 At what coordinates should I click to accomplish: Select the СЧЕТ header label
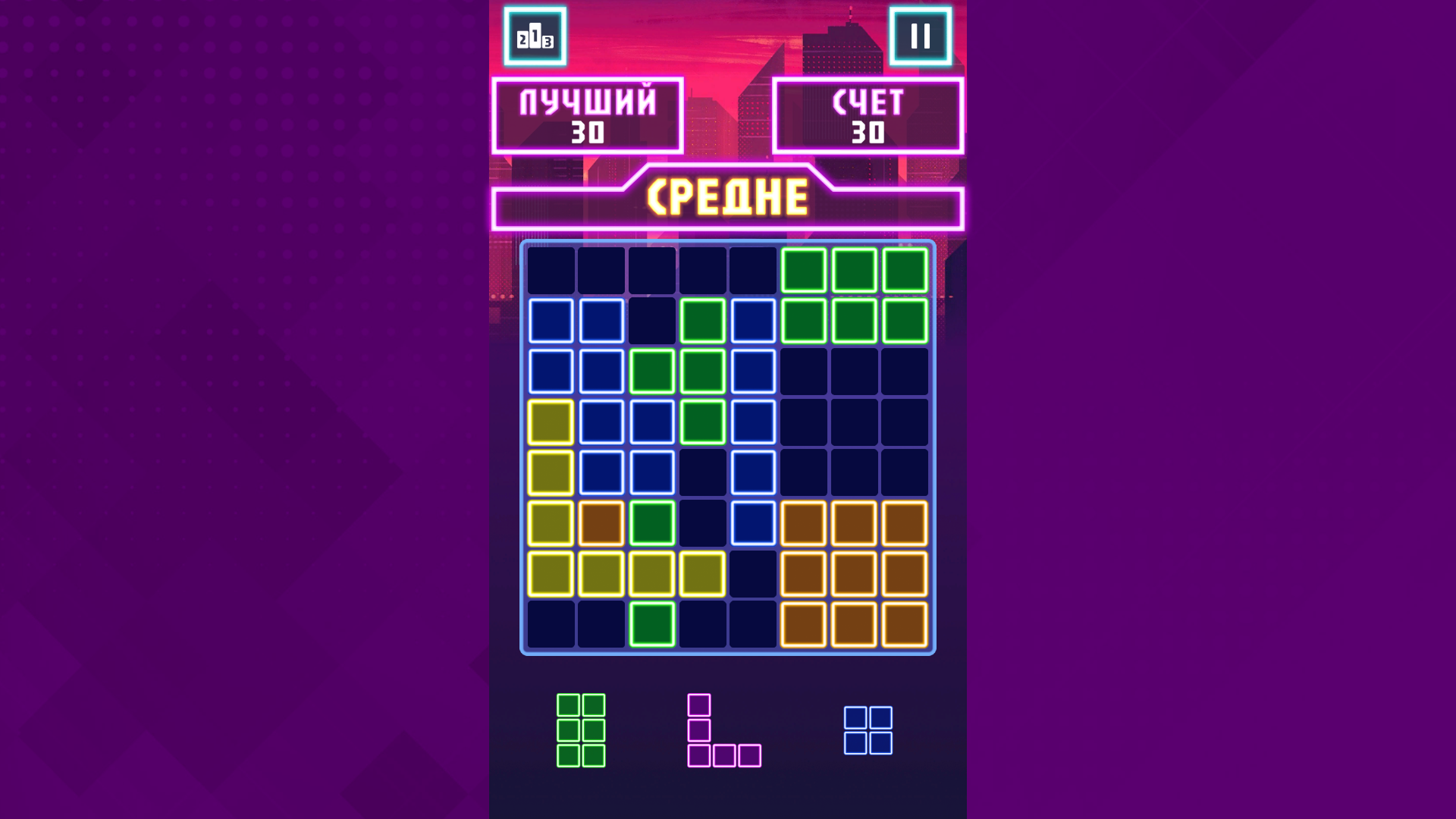869,101
